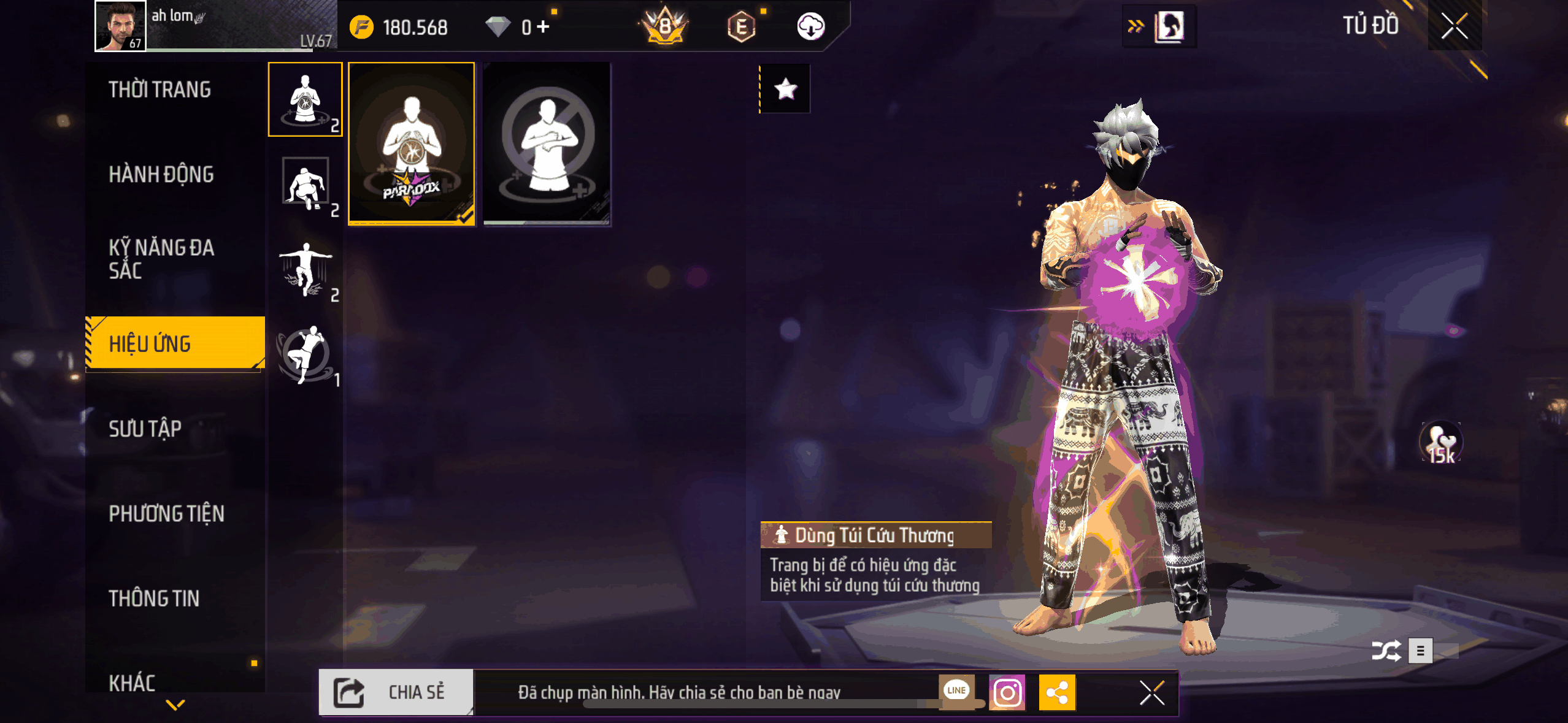This screenshot has height=723, width=1568.
Task: Click the Chia Sẻ share button
Action: (x=396, y=692)
